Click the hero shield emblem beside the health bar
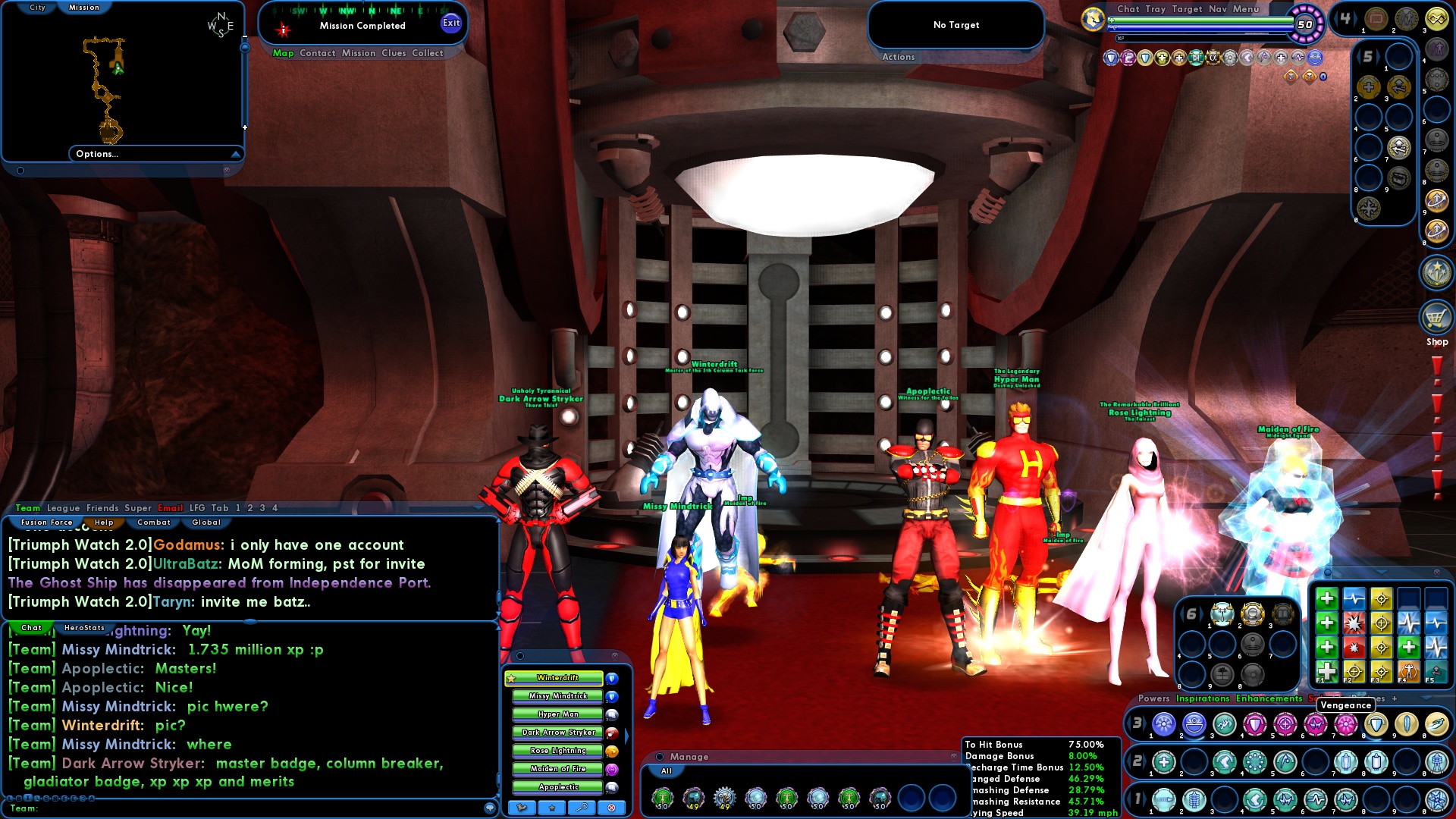 pos(1092,18)
